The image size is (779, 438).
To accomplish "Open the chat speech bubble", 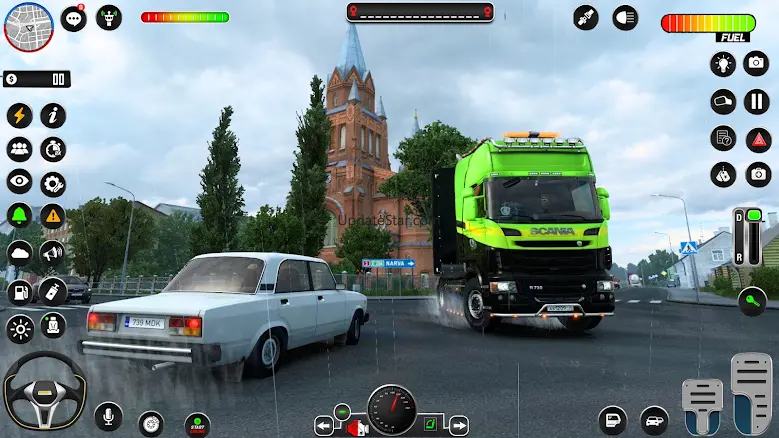I will [x=73, y=18].
